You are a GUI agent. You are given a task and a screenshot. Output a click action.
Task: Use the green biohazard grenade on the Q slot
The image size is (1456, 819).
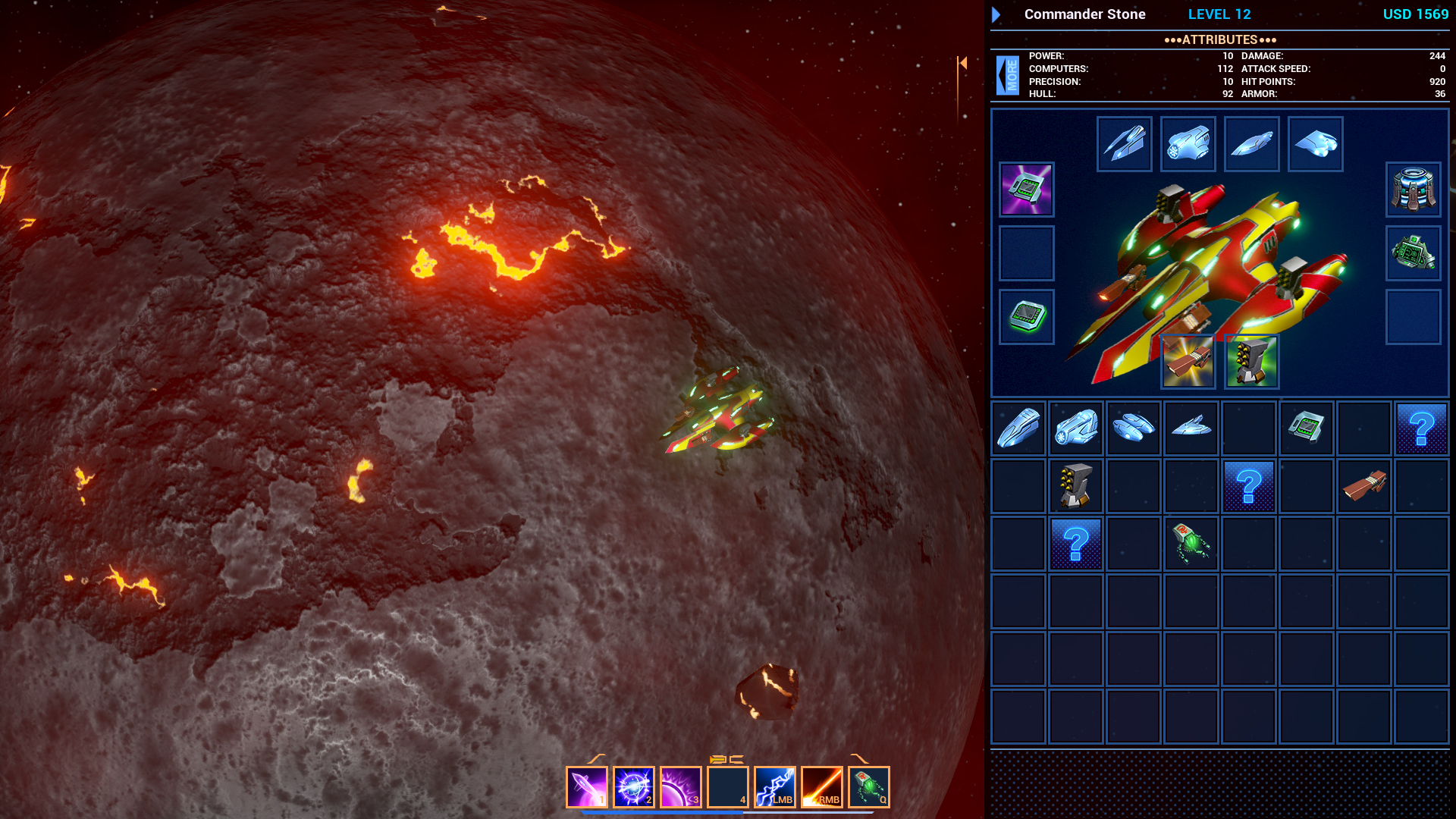point(867,786)
